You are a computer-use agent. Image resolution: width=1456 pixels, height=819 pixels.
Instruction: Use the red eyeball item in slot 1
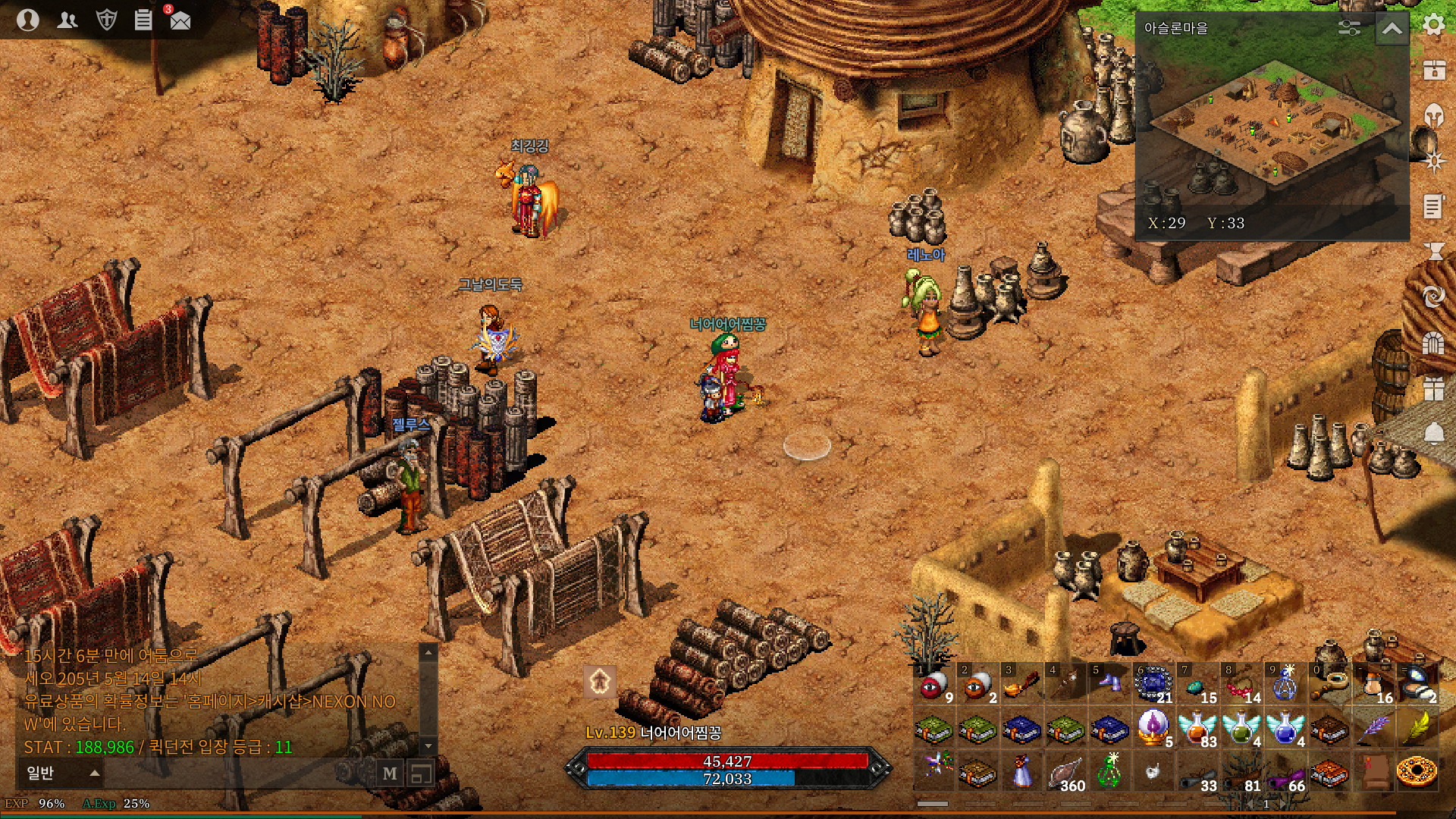click(x=934, y=685)
